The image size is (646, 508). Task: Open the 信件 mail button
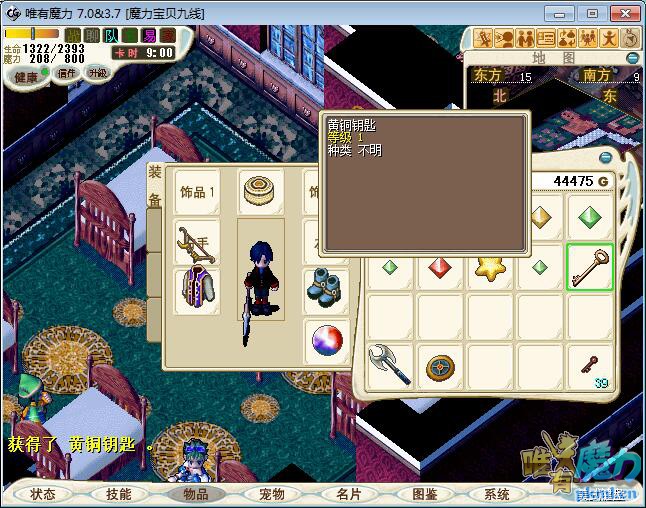[67, 73]
